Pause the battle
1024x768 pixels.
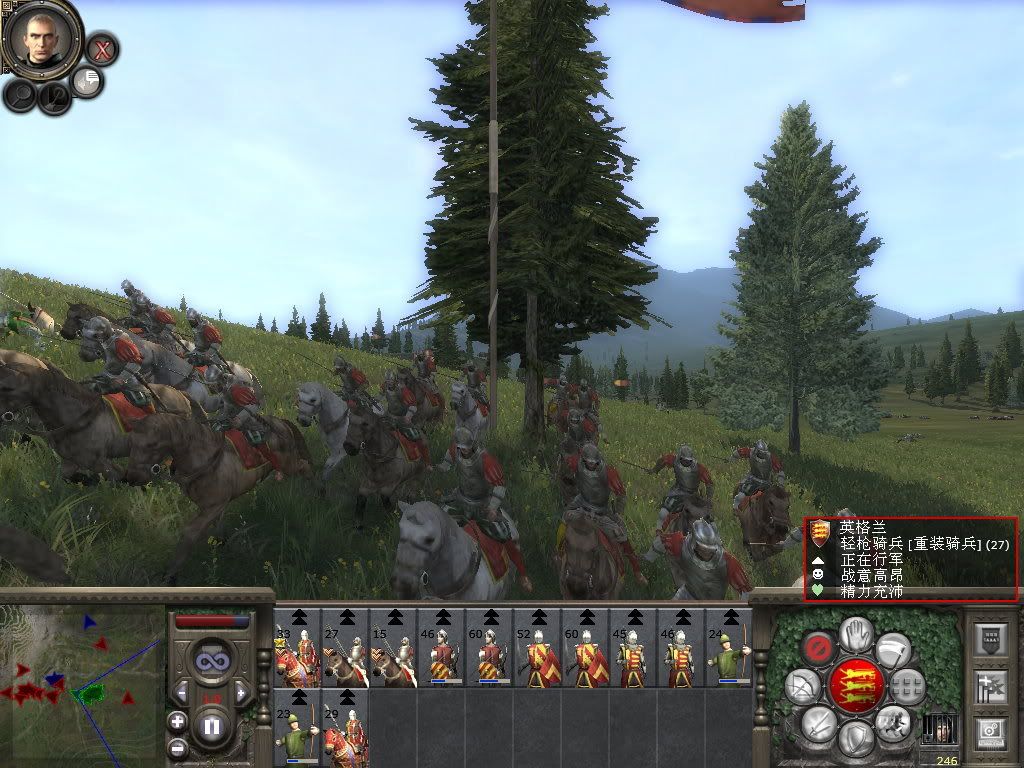[x=212, y=726]
